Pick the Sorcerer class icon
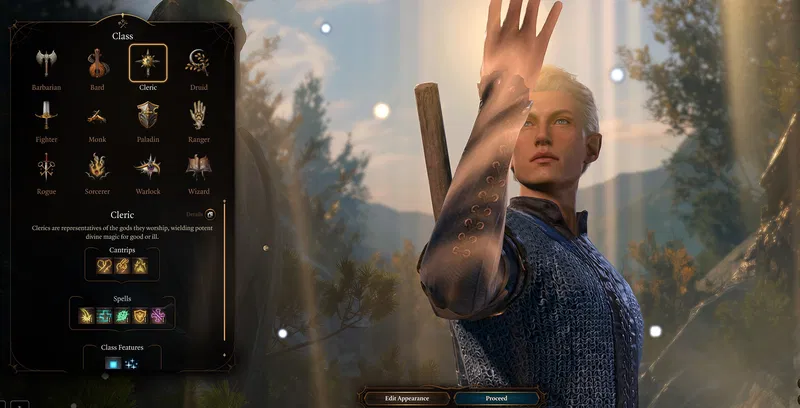 (96, 167)
